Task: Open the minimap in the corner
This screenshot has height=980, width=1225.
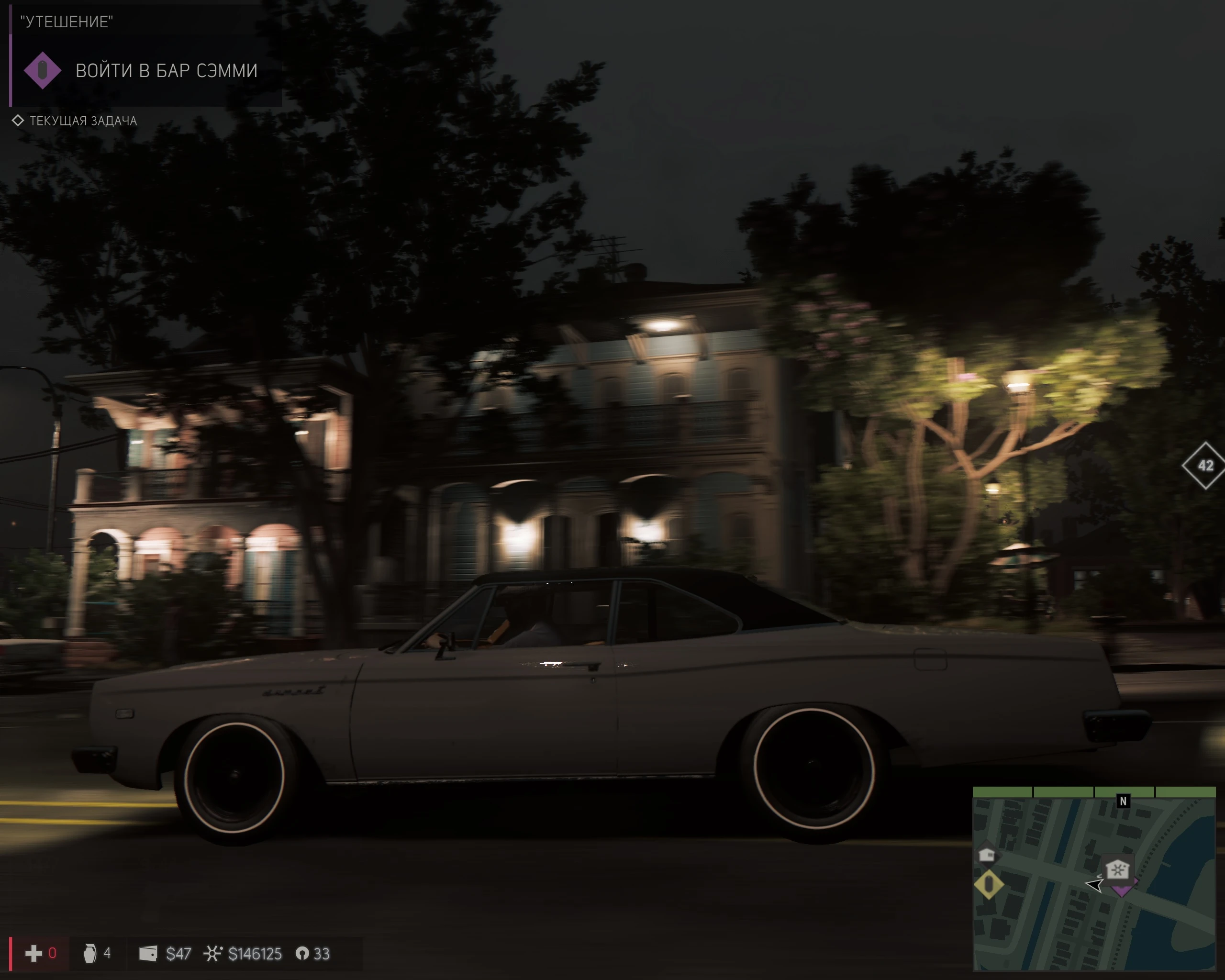Action: point(1097,880)
